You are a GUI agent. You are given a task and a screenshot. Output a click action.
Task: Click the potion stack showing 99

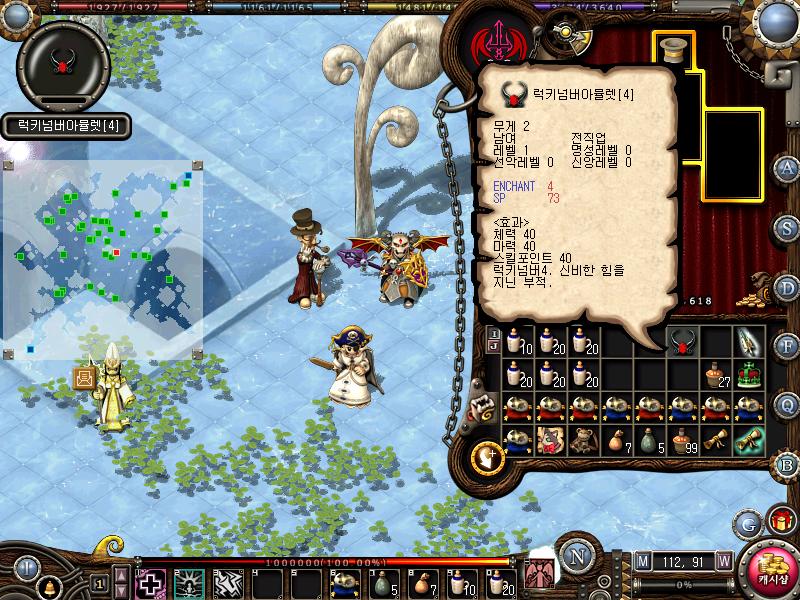tap(683, 440)
